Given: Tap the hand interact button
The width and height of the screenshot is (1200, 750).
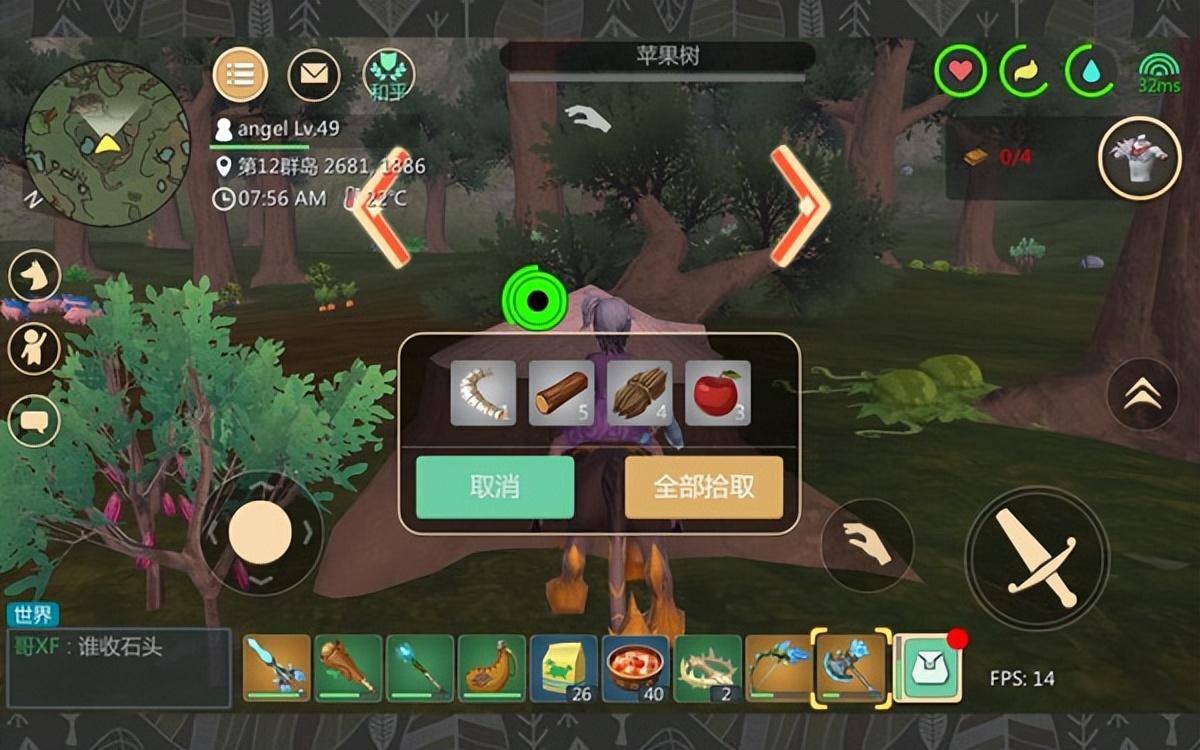Looking at the screenshot, I should [867, 545].
